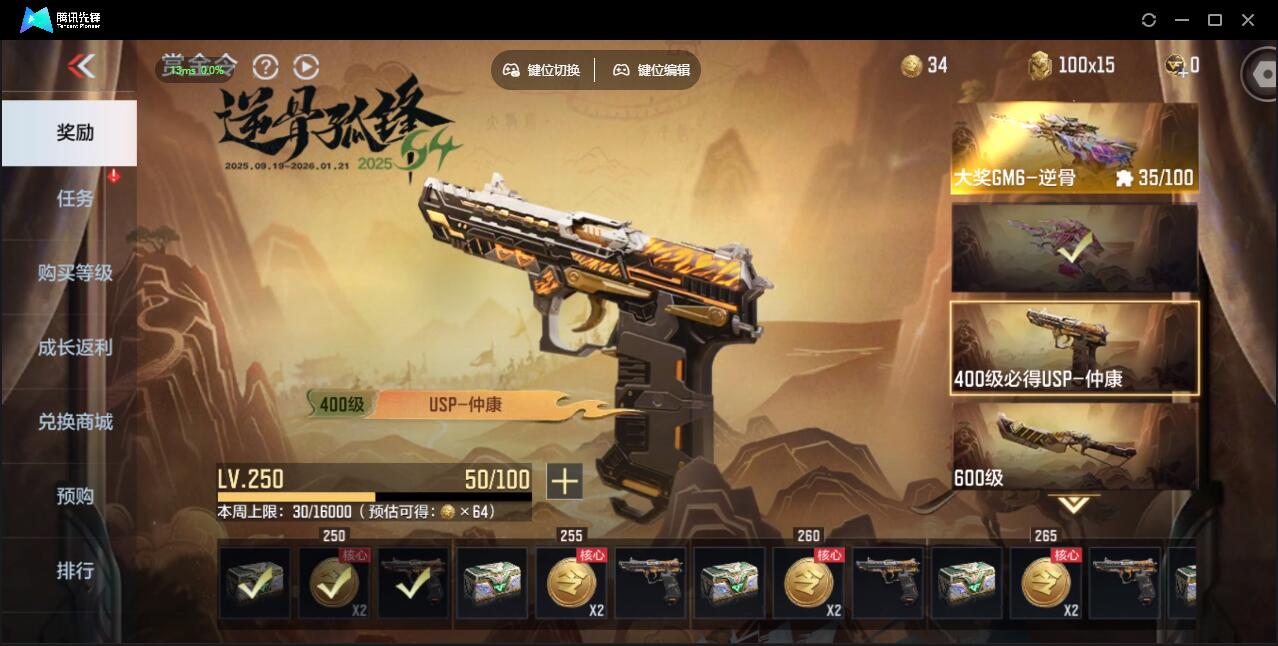Switch to the 兑换商城 exchange shop tab
Viewport: 1278px width, 646px height.
pyautogui.click(x=75, y=422)
